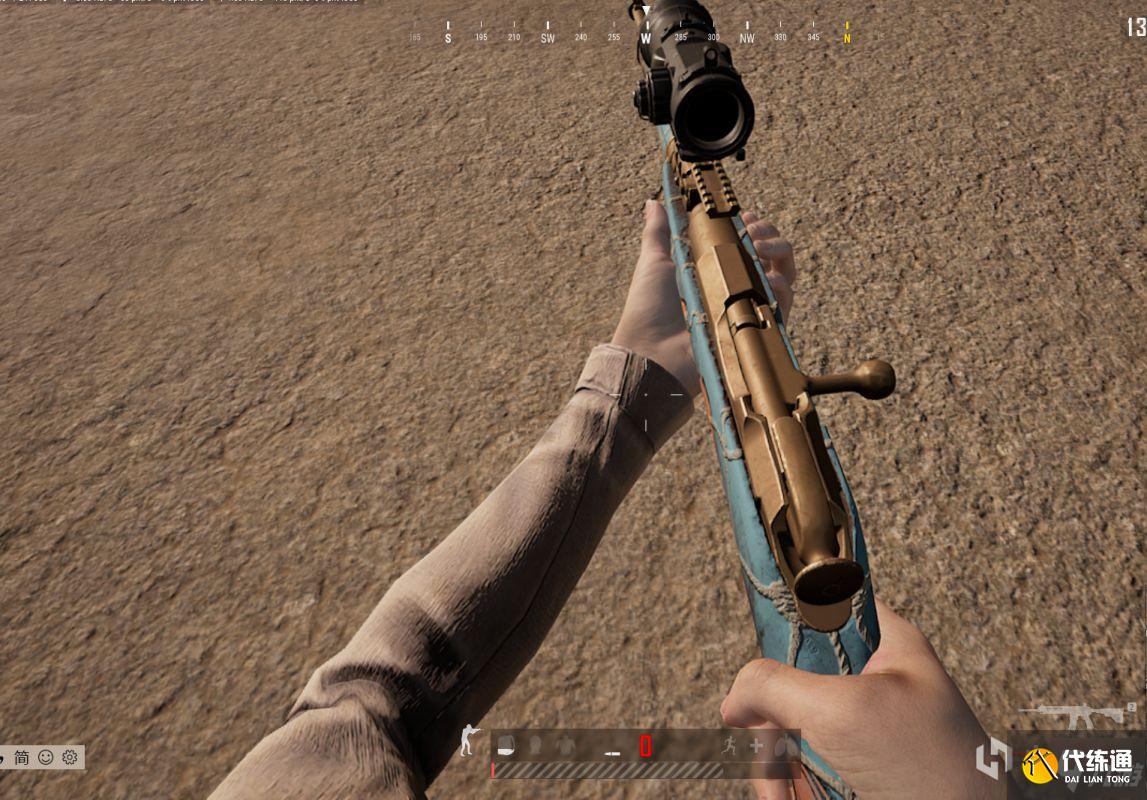Click the healing plus icon
Viewport: 1147px width, 800px height.
[x=756, y=746]
